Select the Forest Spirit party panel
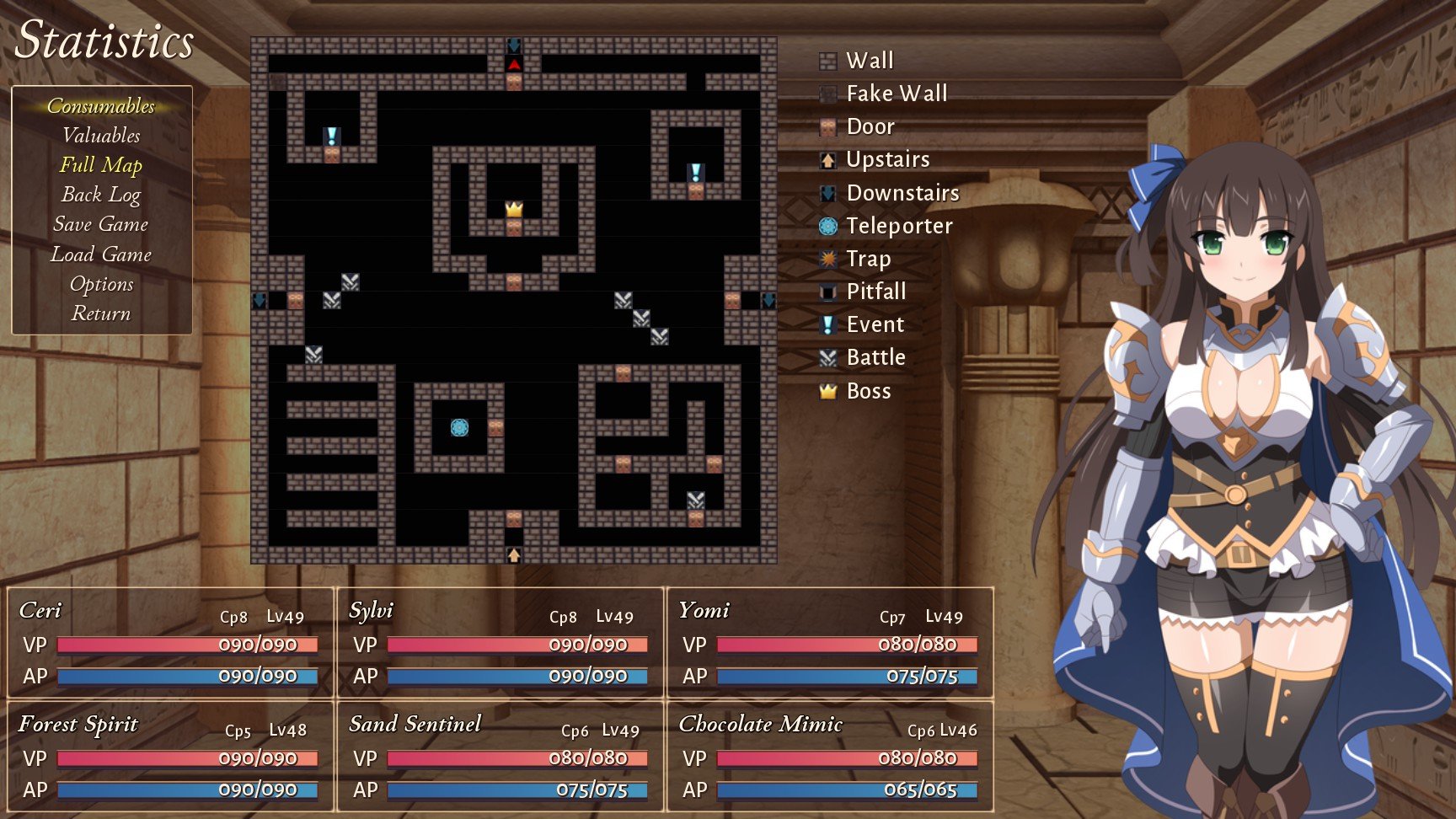The width and height of the screenshot is (1456, 819). point(170,756)
